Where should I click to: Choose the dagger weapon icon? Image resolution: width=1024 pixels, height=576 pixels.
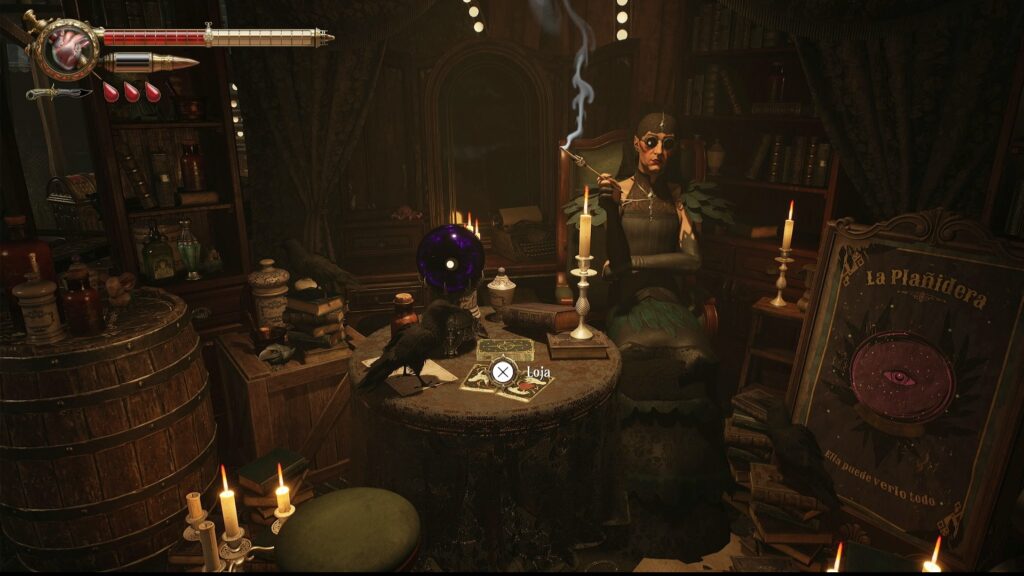tap(58, 93)
